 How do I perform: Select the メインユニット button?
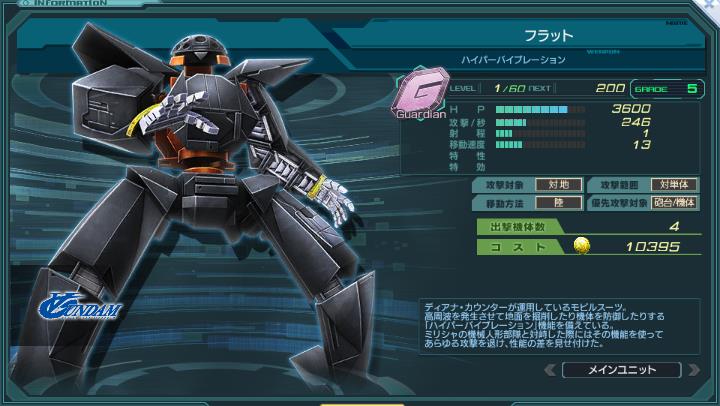pos(622,369)
